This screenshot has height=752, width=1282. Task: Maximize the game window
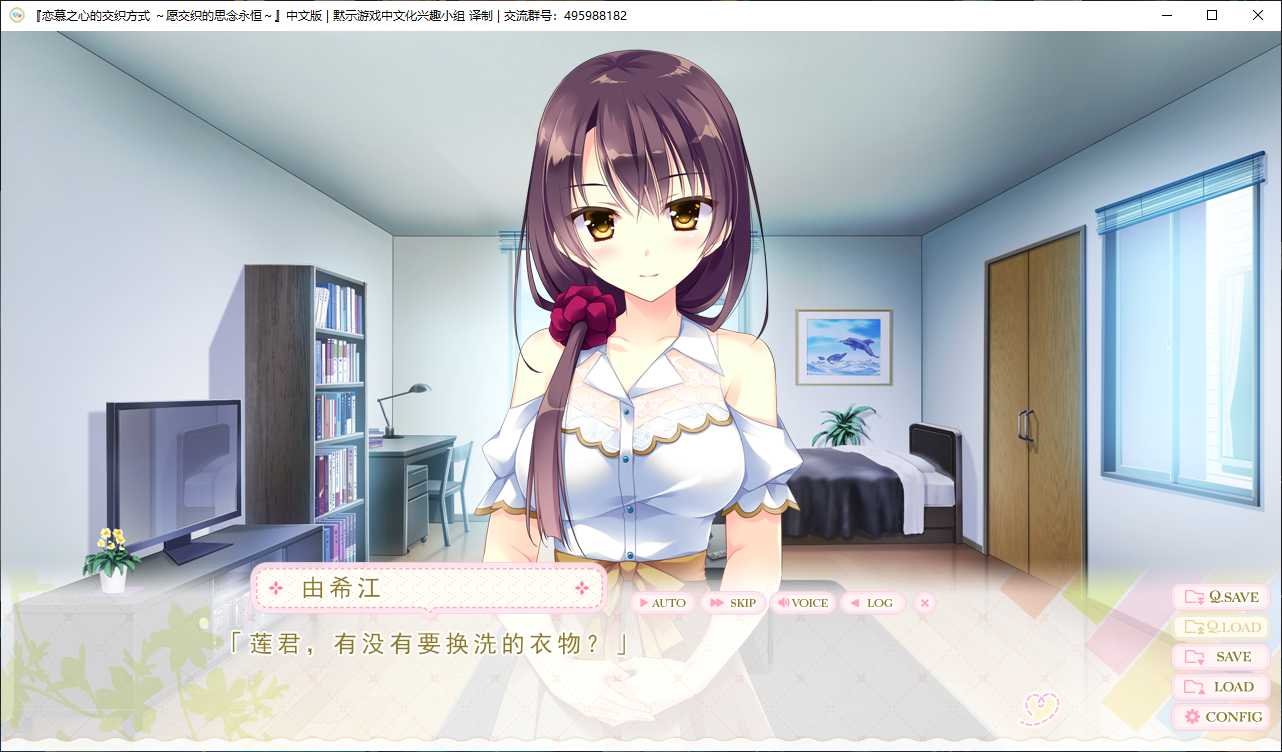pos(1210,15)
